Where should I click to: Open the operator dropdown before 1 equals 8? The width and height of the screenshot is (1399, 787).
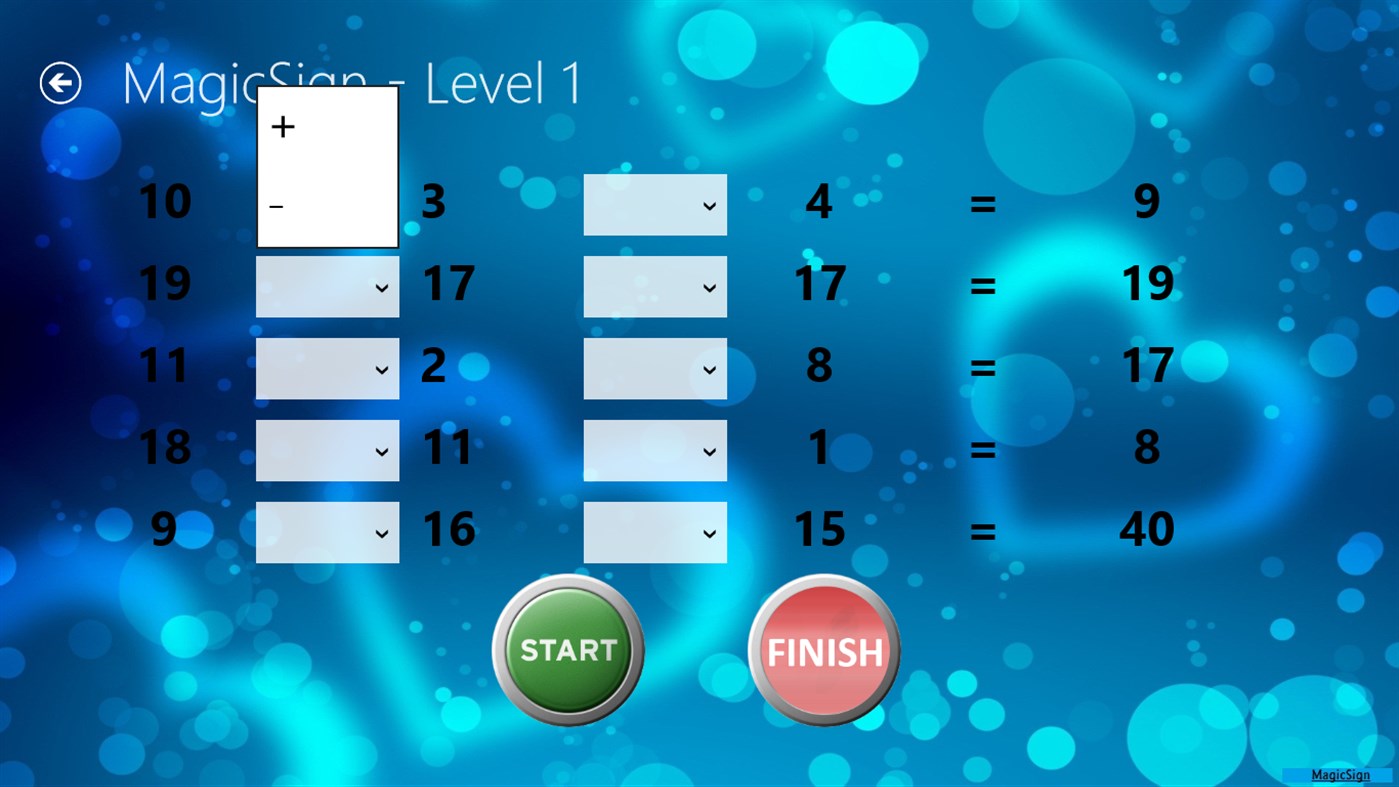tap(655, 450)
